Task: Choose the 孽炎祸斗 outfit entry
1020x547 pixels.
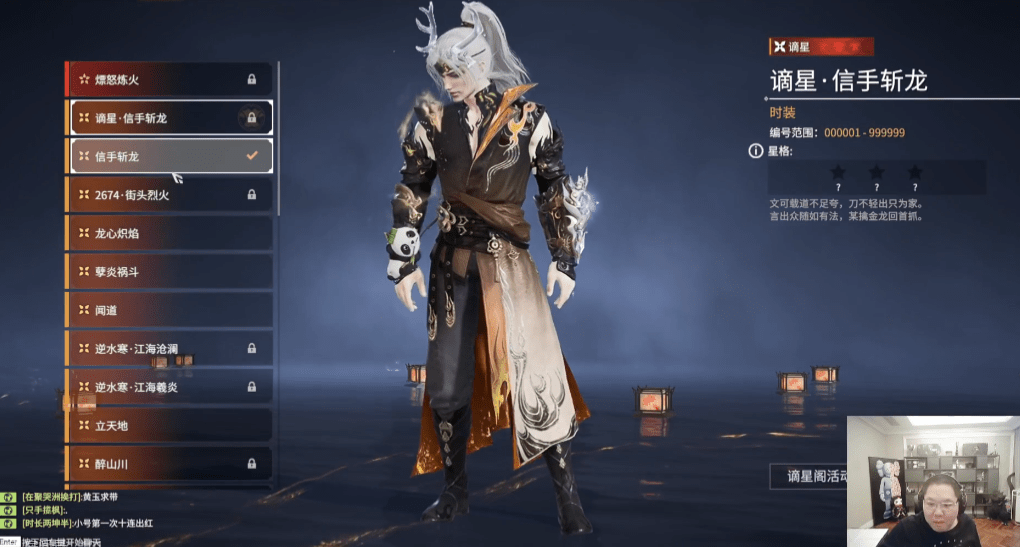Action: coord(168,272)
